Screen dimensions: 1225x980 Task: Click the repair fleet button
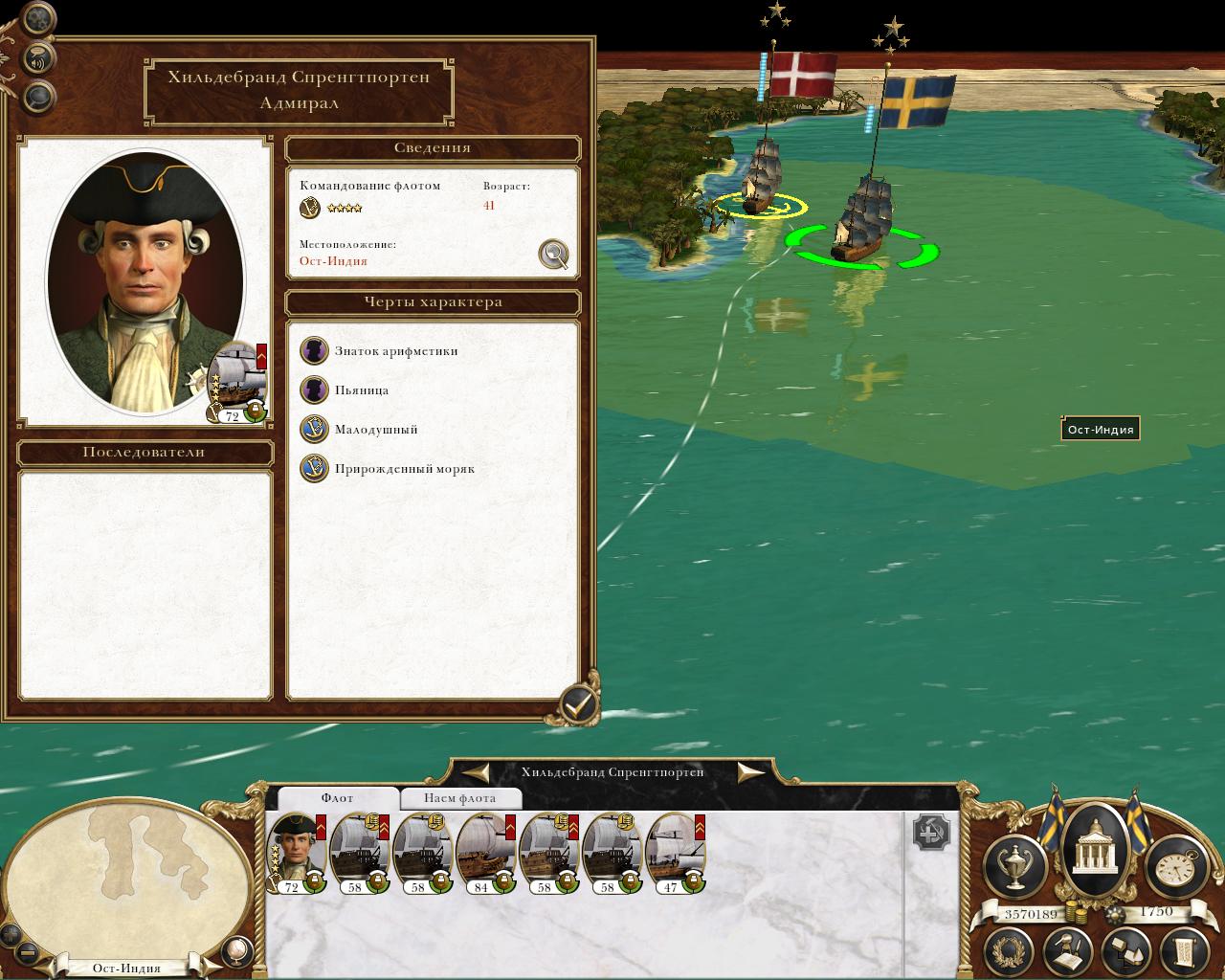click(930, 833)
